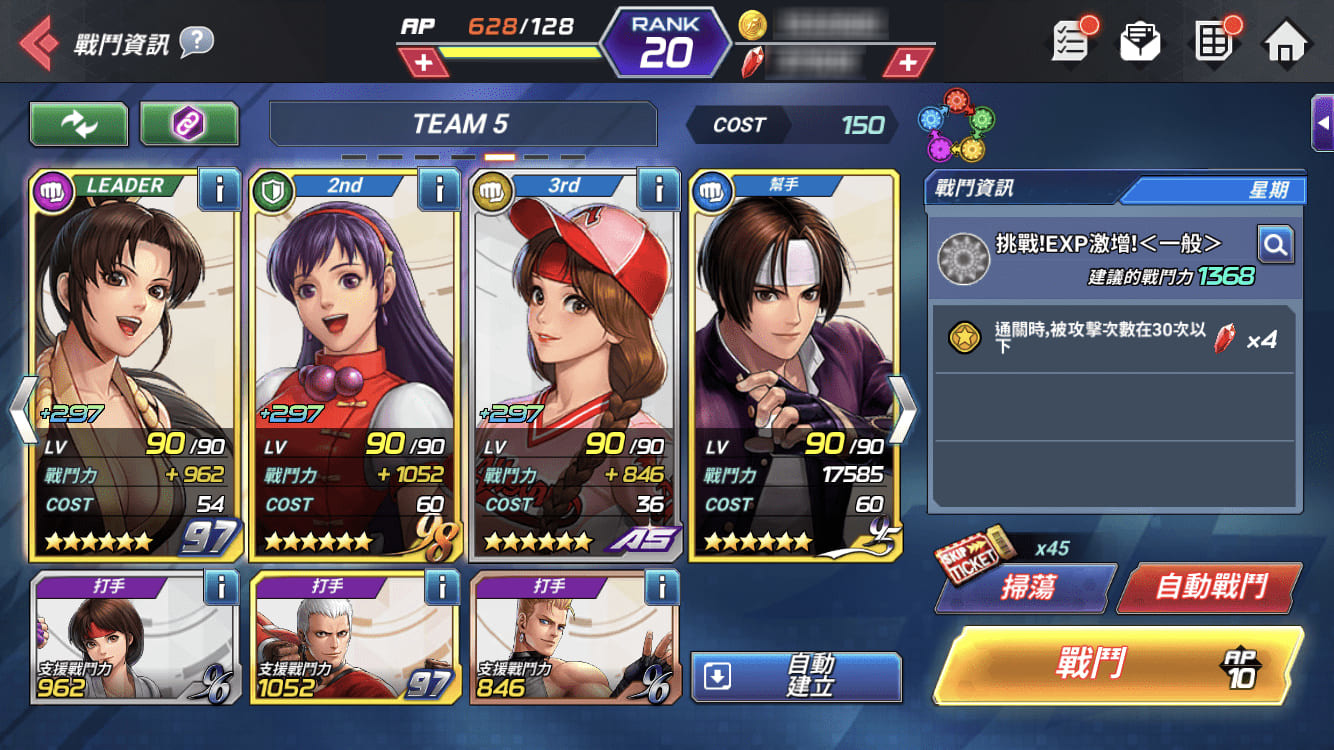Inspect the stage with the magnifier button
The image size is (1334, 750).
coord(1275,244)
